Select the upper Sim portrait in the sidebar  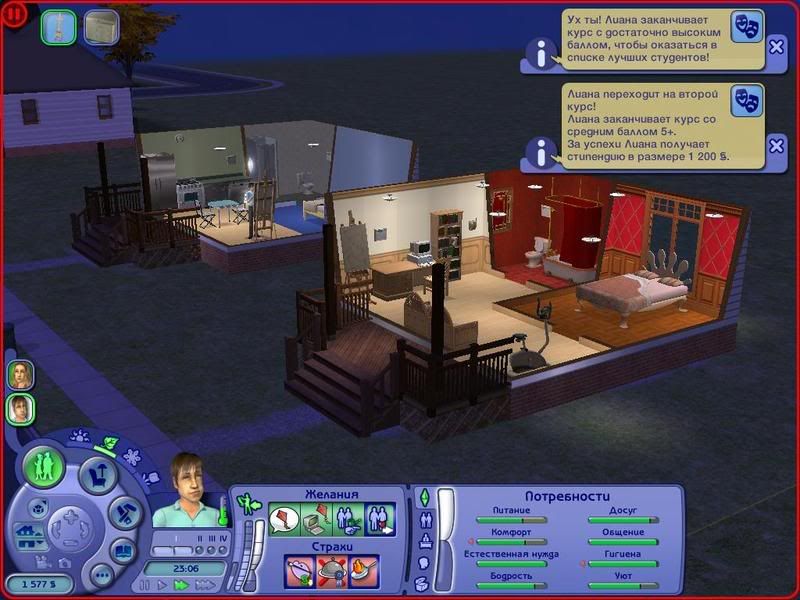[20, 374]
